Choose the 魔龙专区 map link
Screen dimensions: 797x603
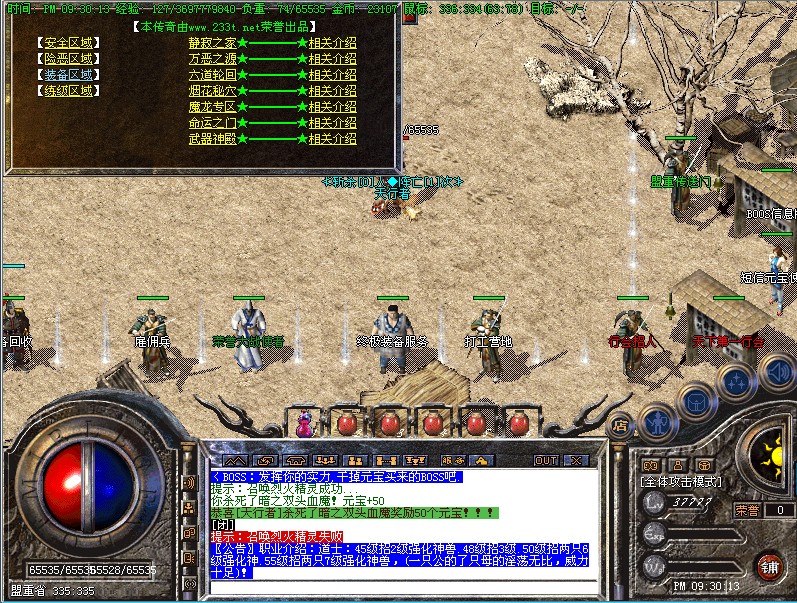click(212, 107)
